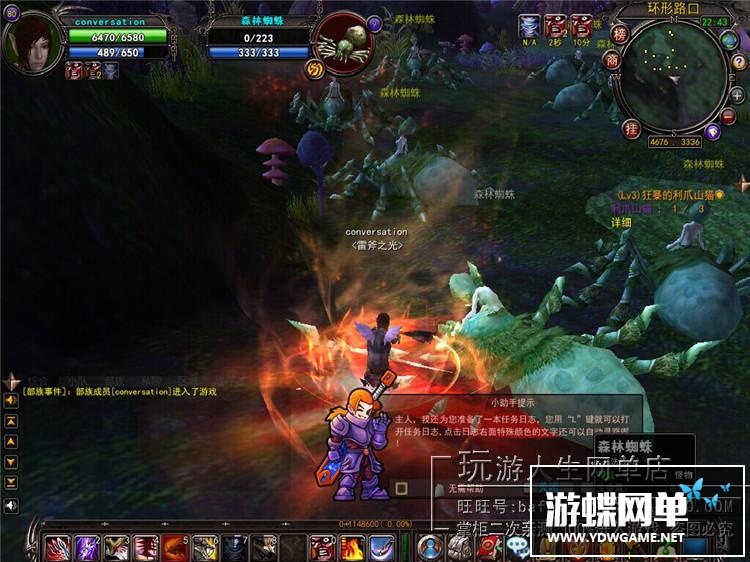
Task: Click the cartoon knight helper mascot
Action: point(358,442)
